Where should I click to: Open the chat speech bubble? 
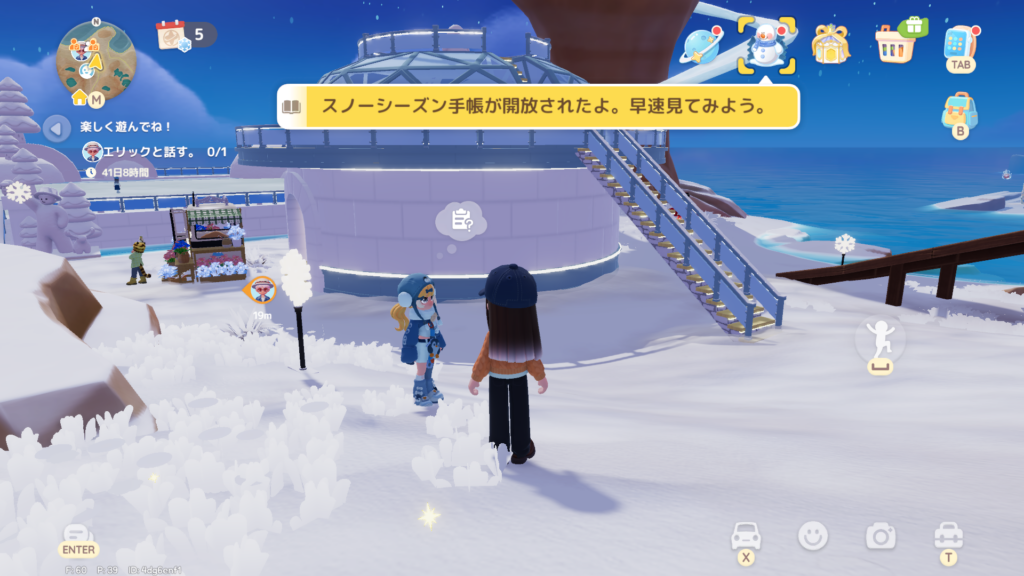point(79,535)
